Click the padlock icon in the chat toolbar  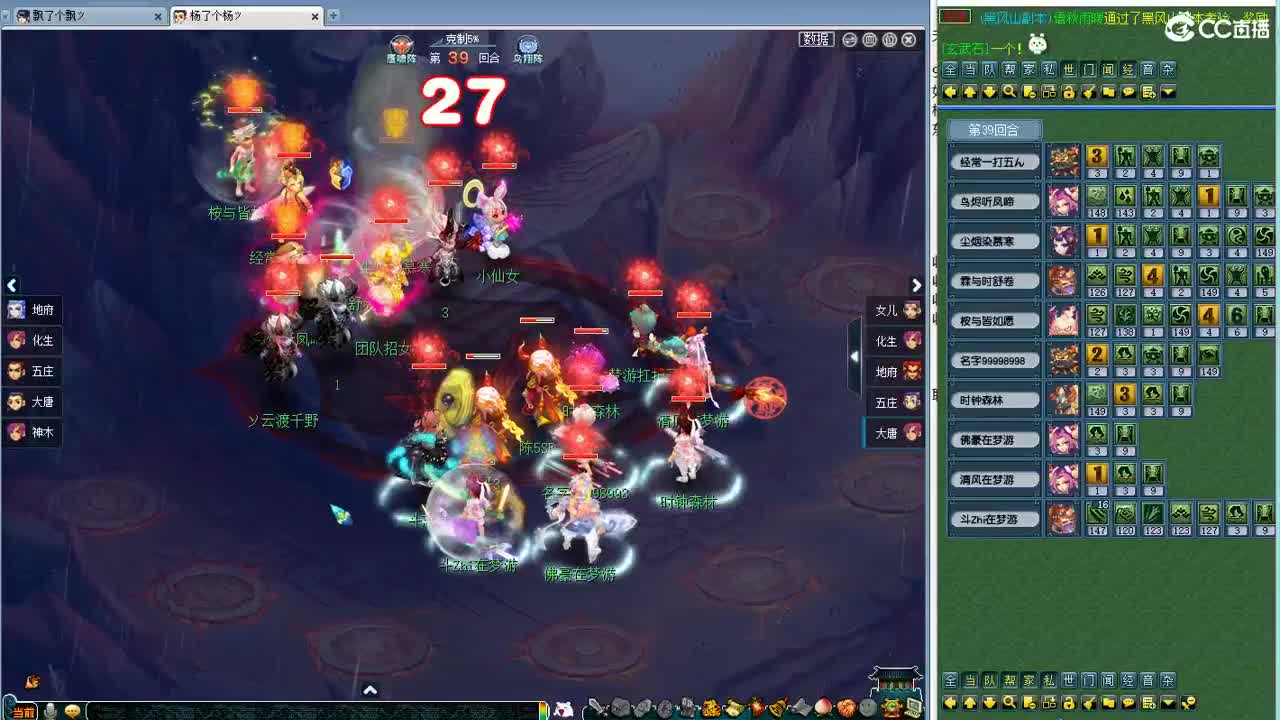click(x=1070, y=92)
